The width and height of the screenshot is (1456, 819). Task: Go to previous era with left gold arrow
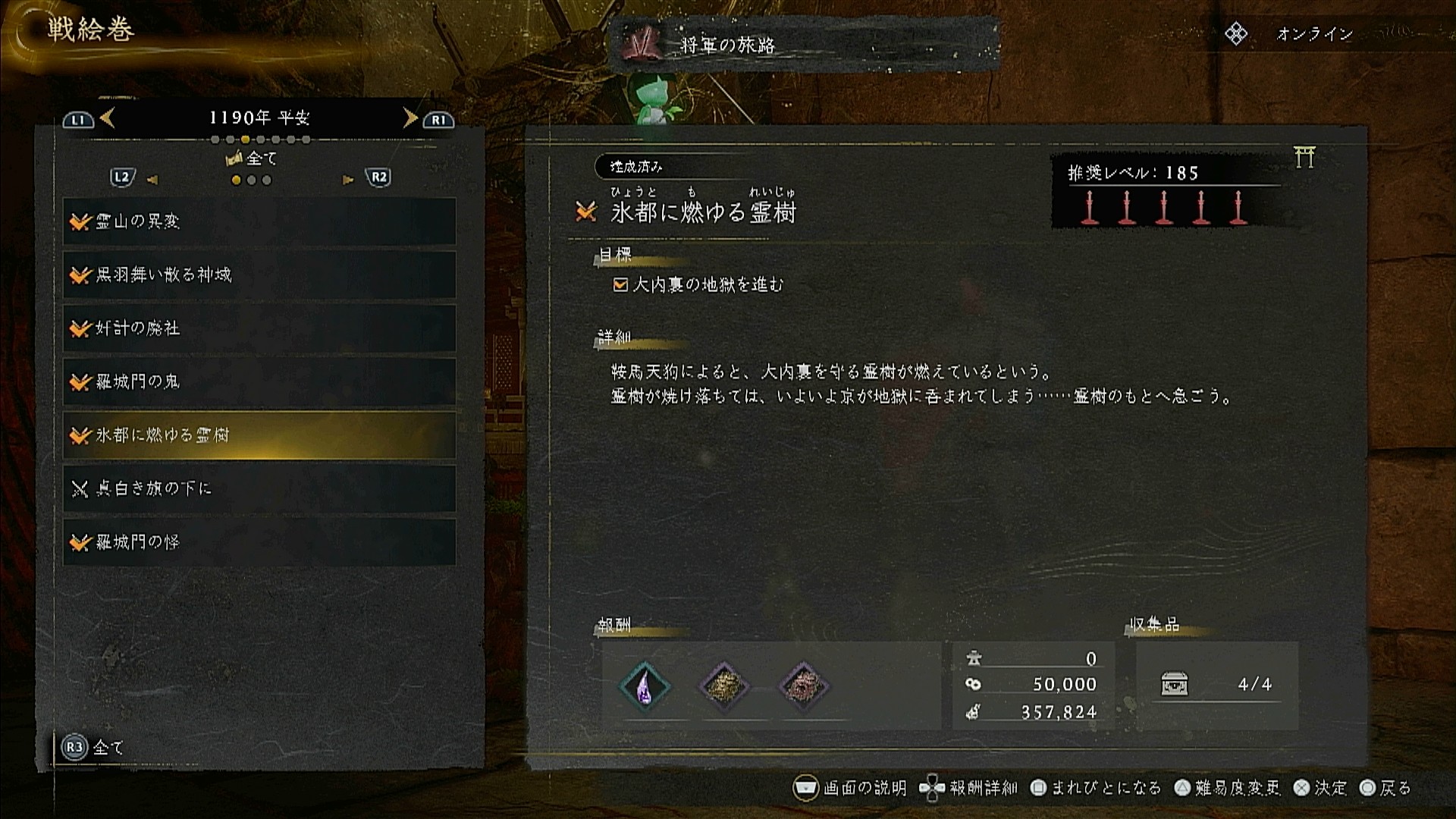click(108, 118)
